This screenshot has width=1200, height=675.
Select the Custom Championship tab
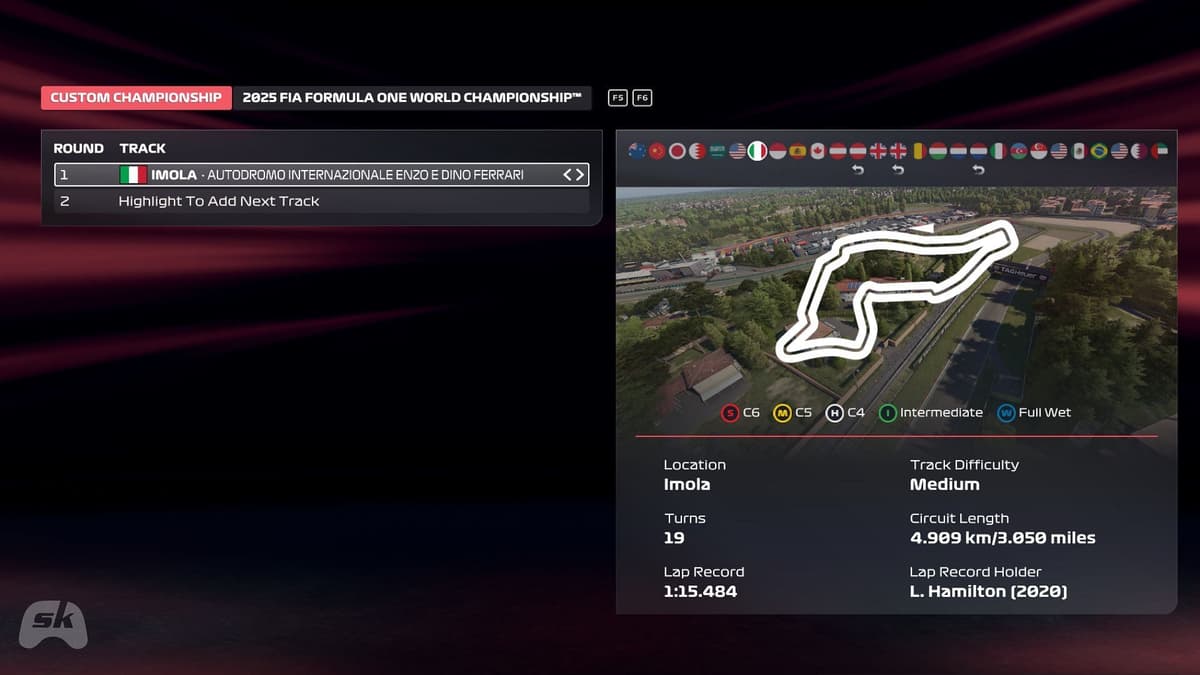click(136, 98)
